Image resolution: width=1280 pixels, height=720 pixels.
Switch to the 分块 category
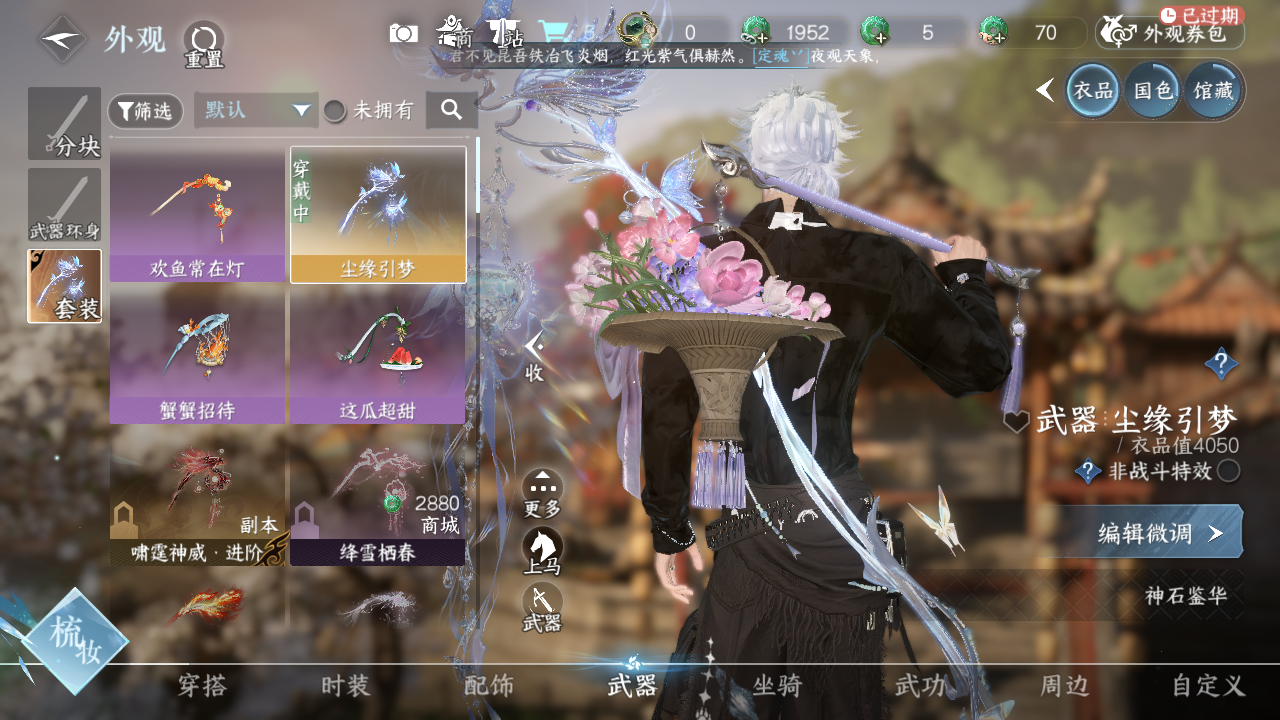(64, 124)
